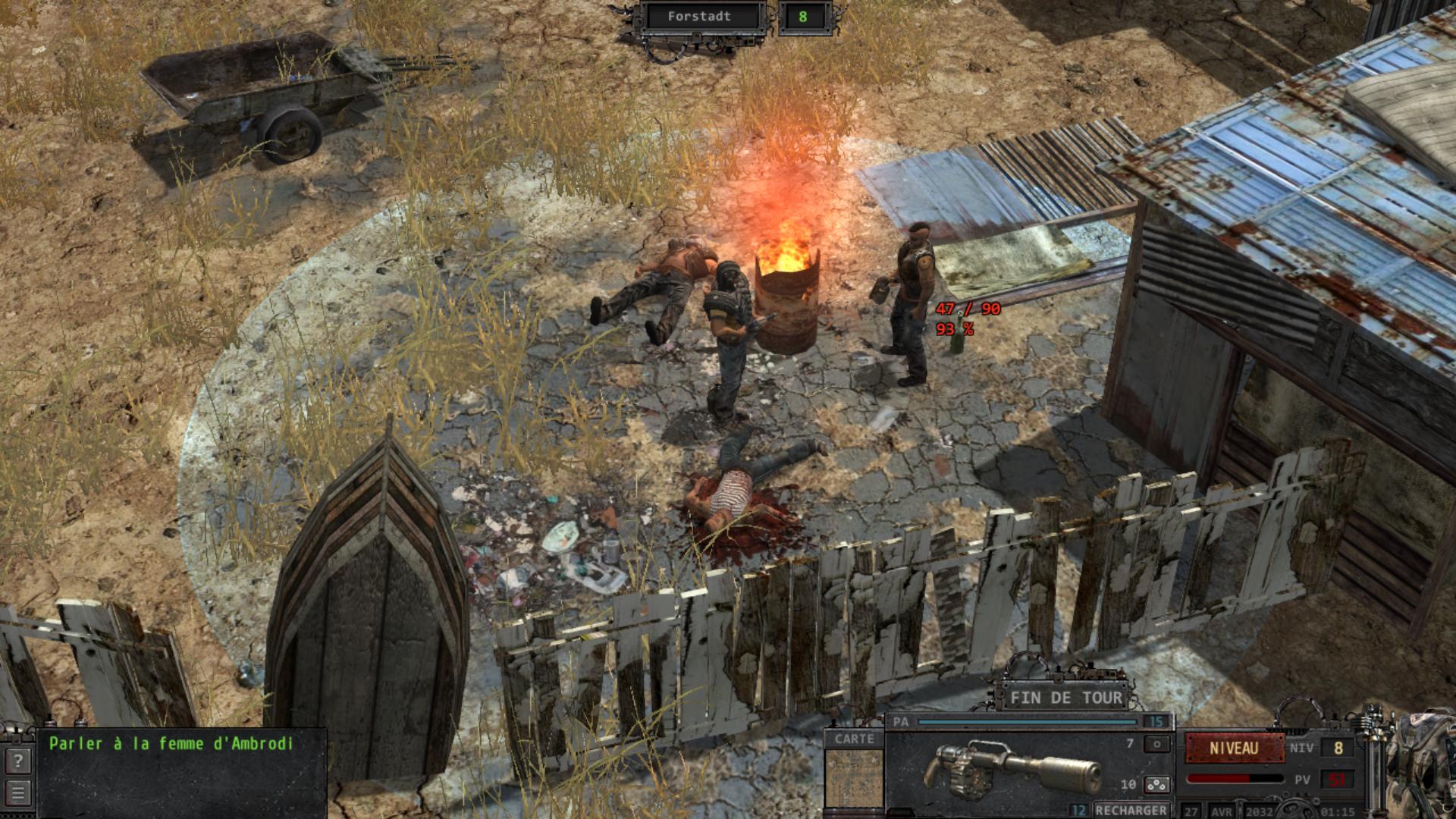The width and height of the screenshot is (1456, 819).
Task: Open the red NIVEAU level-up button
Action: tap(1234, 748)
